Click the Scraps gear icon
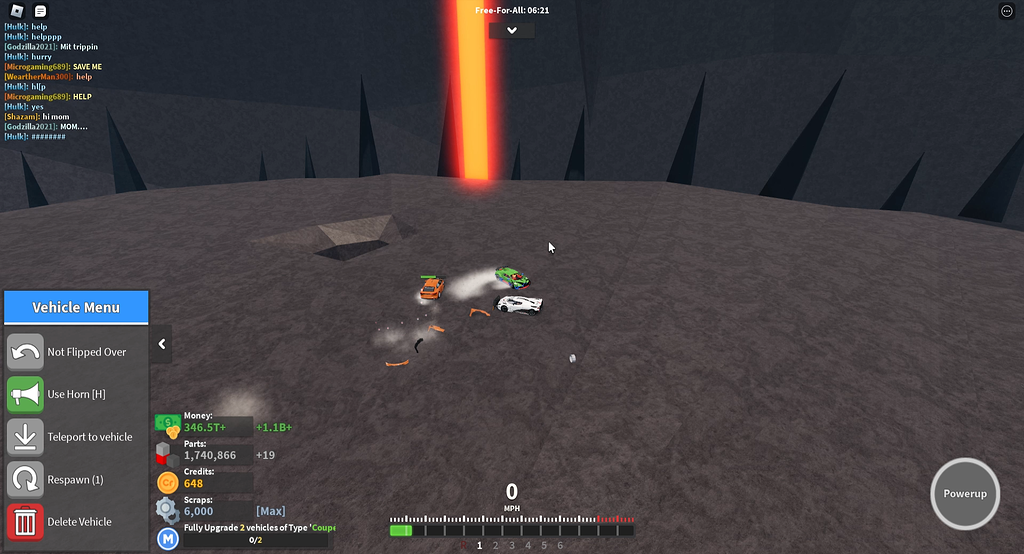Viewport: 1024px width, 554px height. (x=168, y=510)
